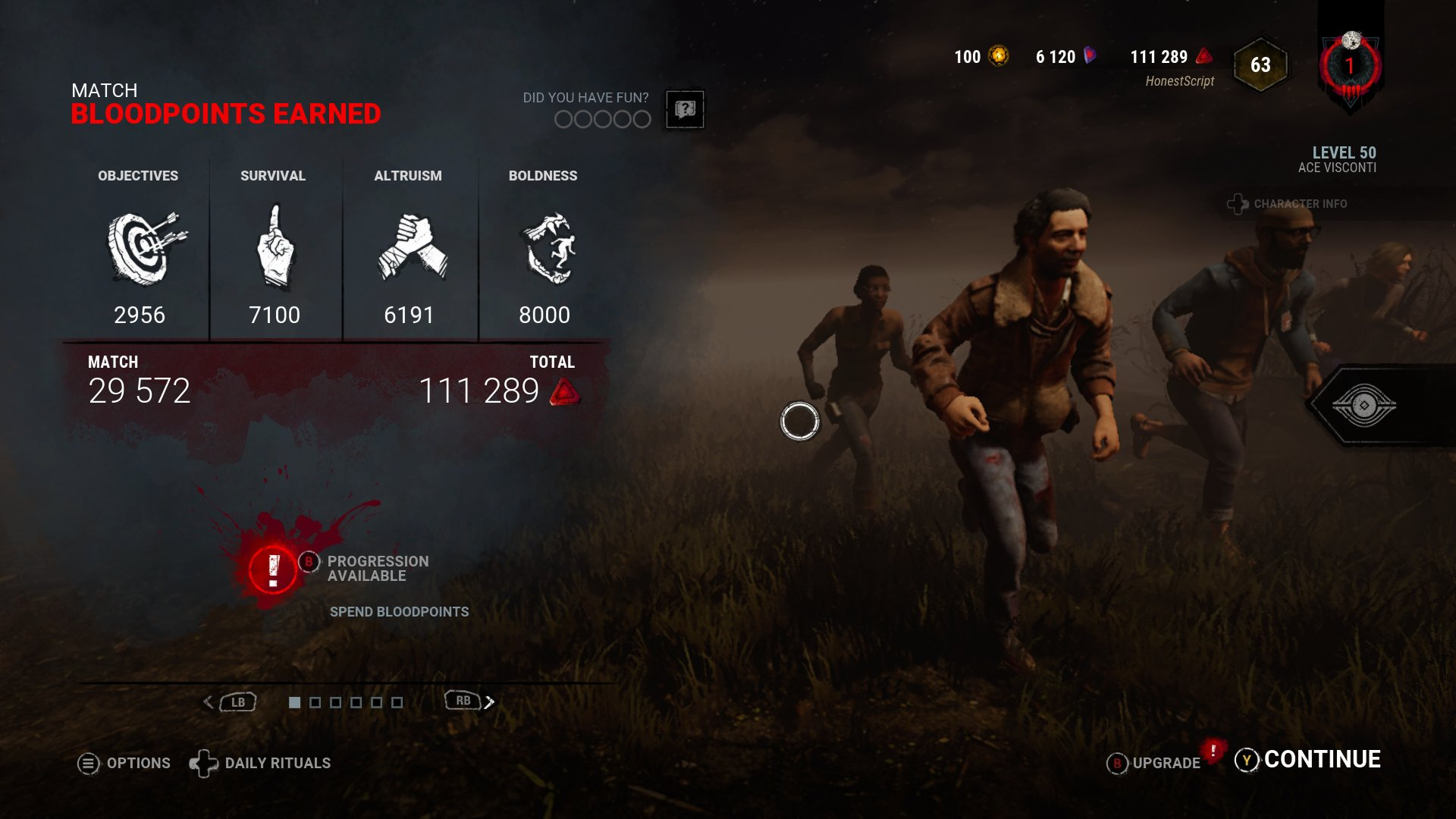Open the feedback question card icon

[x=684, y=108]
